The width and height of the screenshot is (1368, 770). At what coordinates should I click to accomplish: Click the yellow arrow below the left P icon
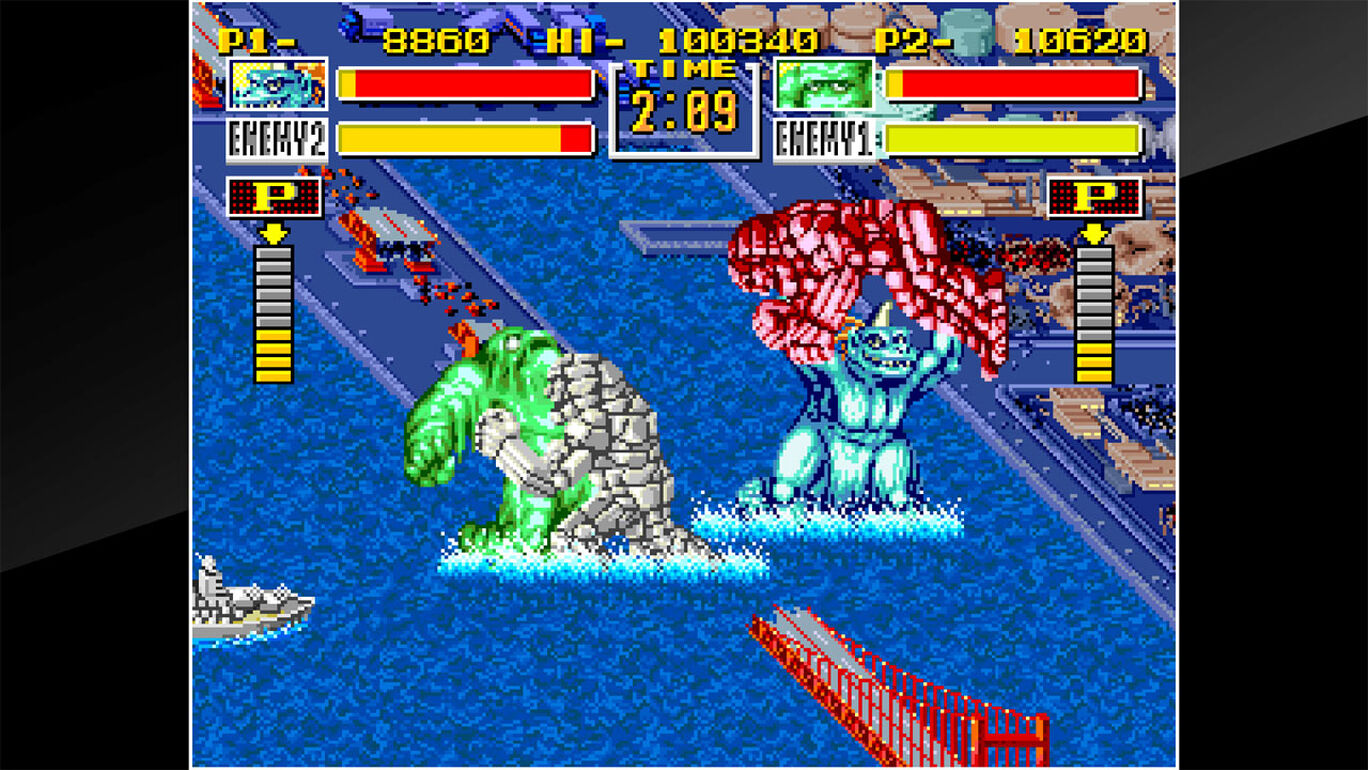[274, 232]
